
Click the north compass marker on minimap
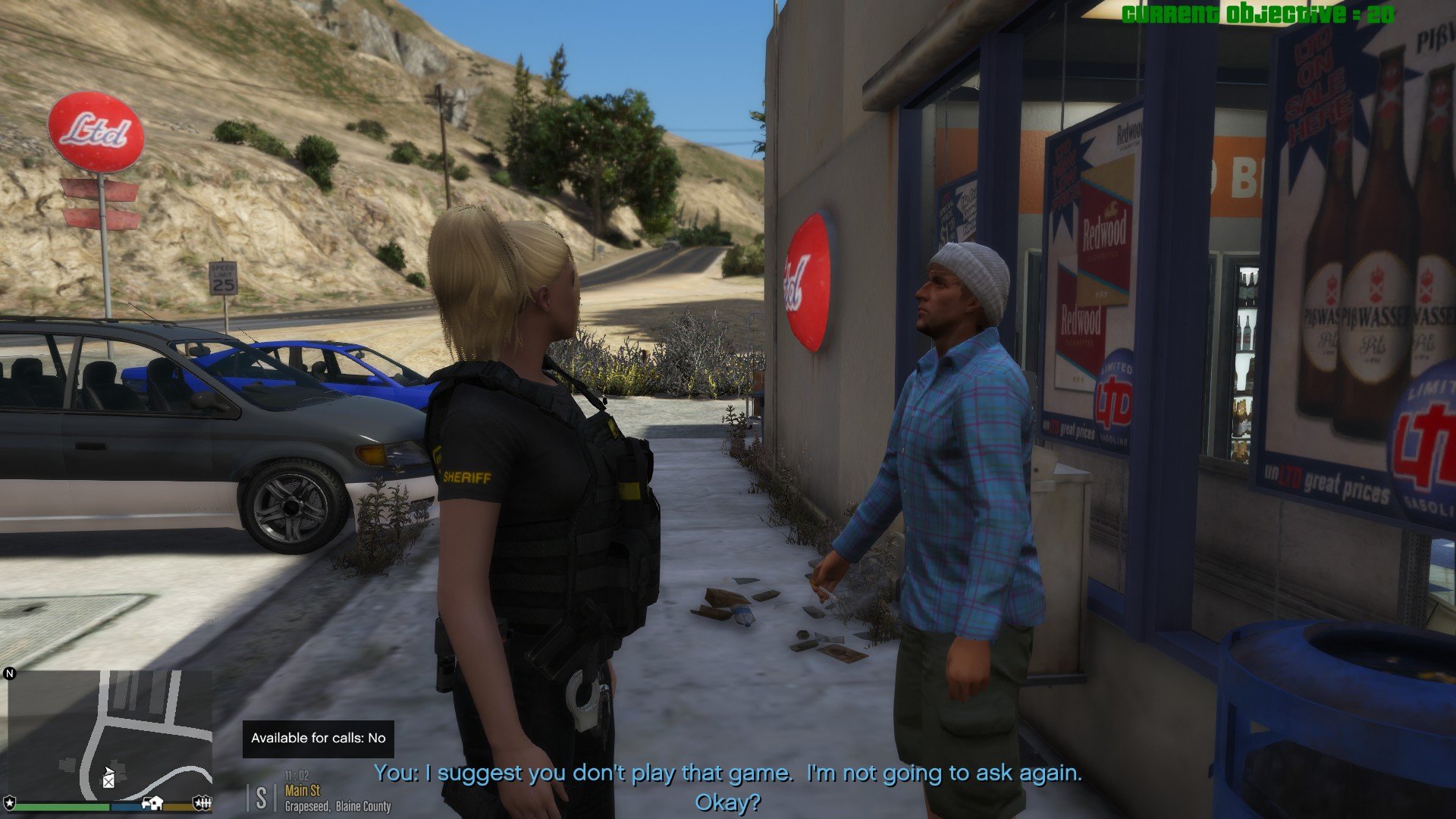(10, 673)
